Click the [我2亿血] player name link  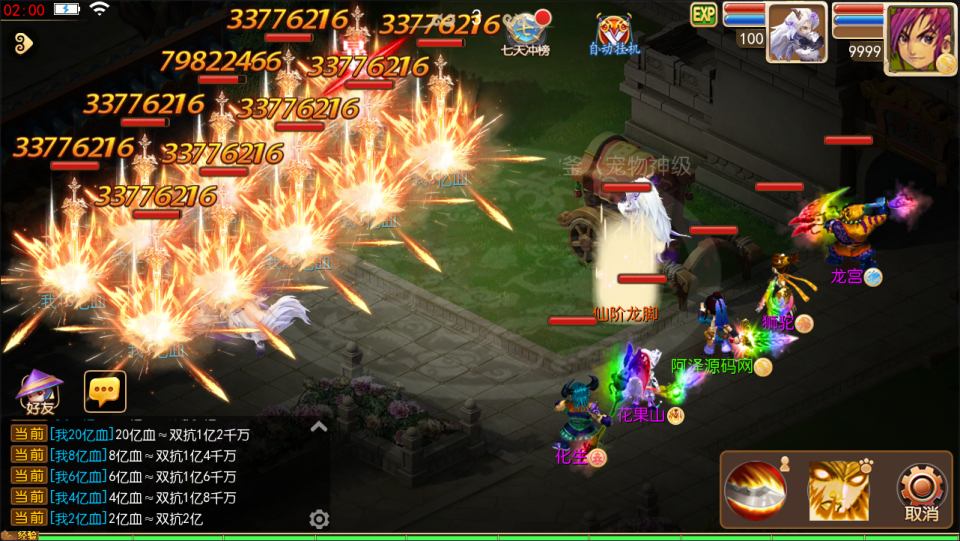click(78, 518)
